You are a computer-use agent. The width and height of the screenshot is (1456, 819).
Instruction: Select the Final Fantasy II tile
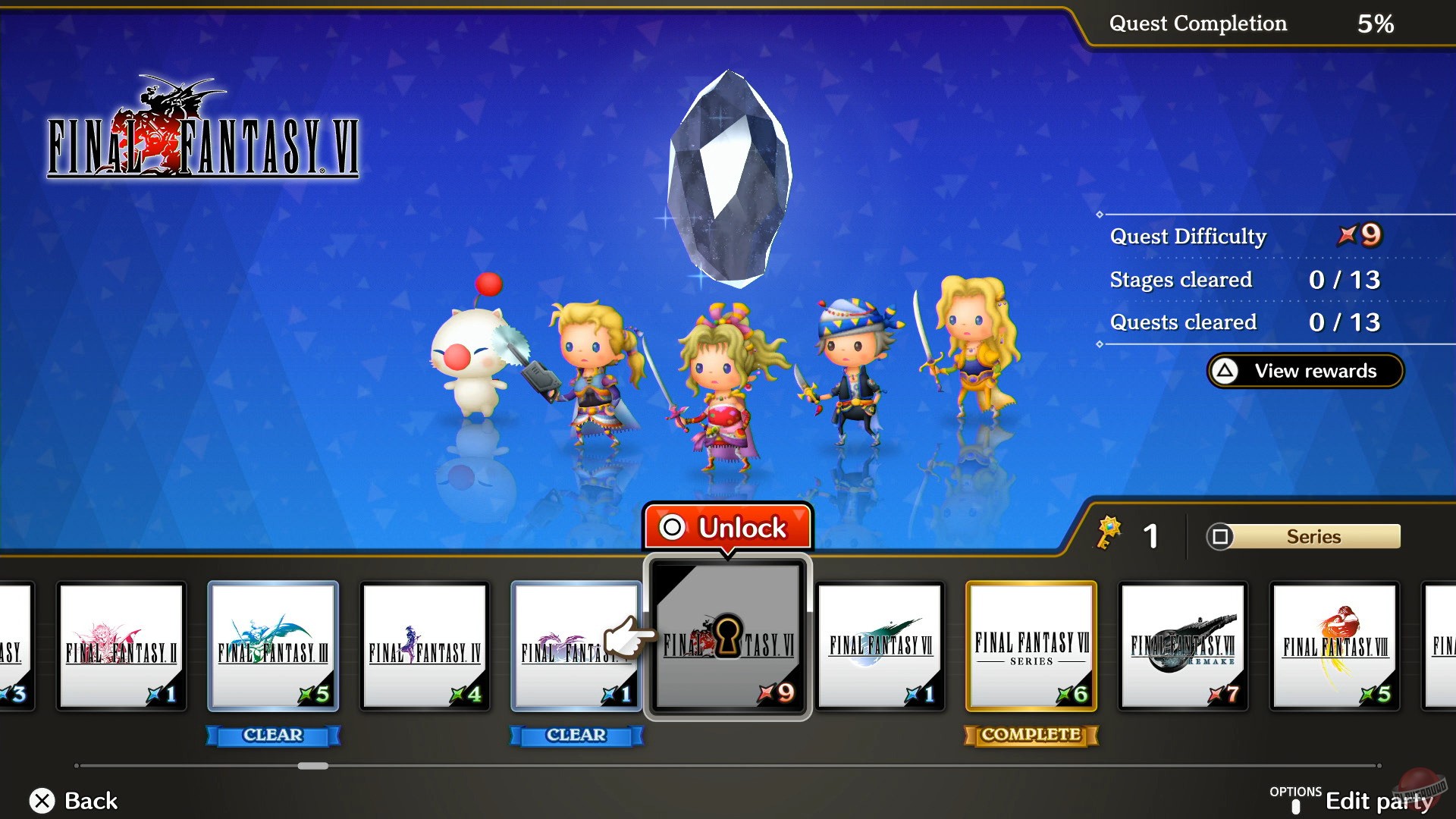click(x=121, y=645)
